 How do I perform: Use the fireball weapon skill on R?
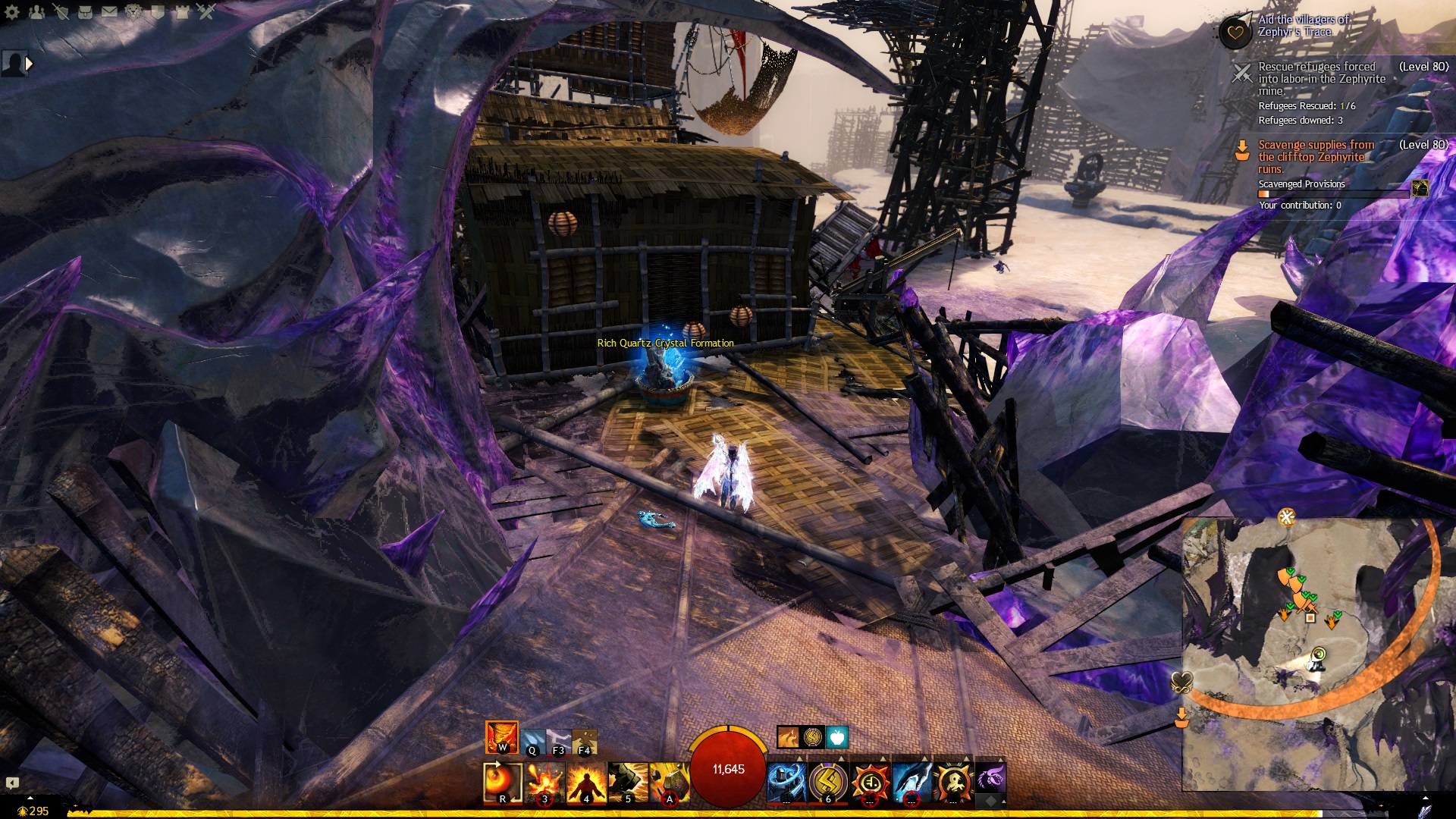pyautogui.click(x=503, y=783)
